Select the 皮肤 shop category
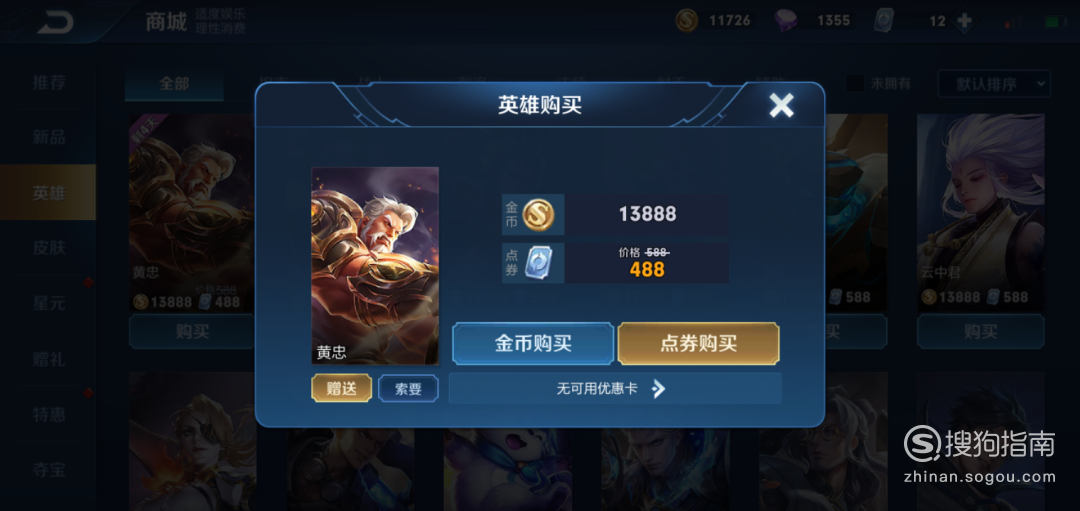The width and height of the screenshot is (1080, 511). tap(48, 247)
